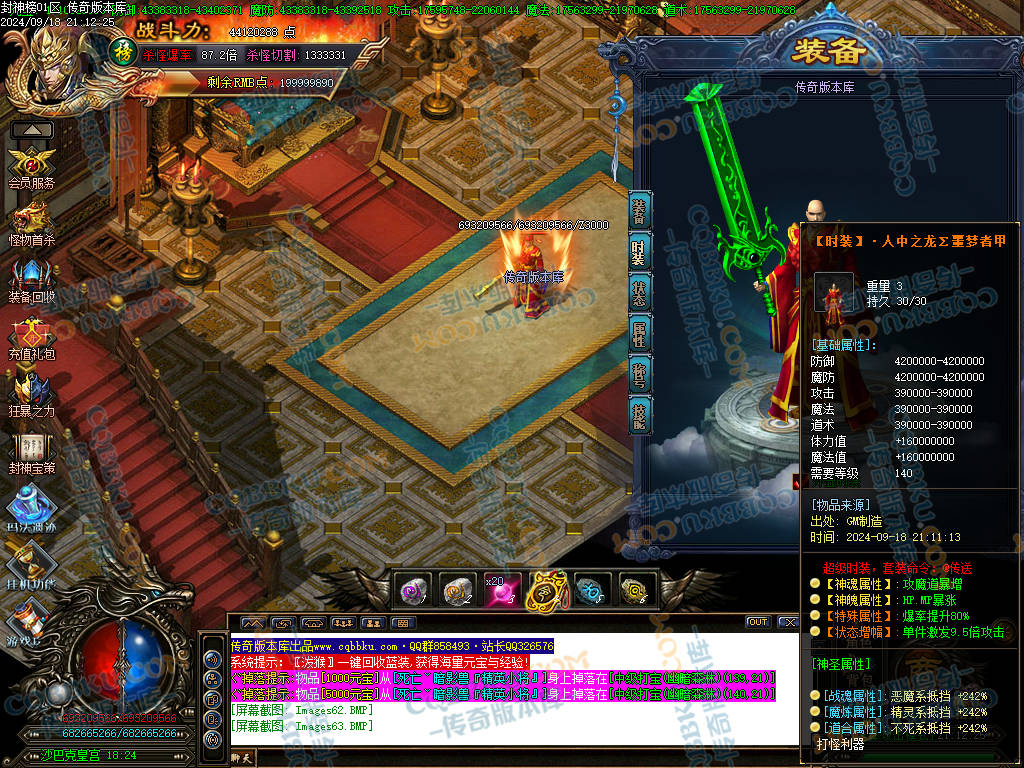Switch to the 装备 equipment tab
1024x768 pixels.
pos(640,212)
